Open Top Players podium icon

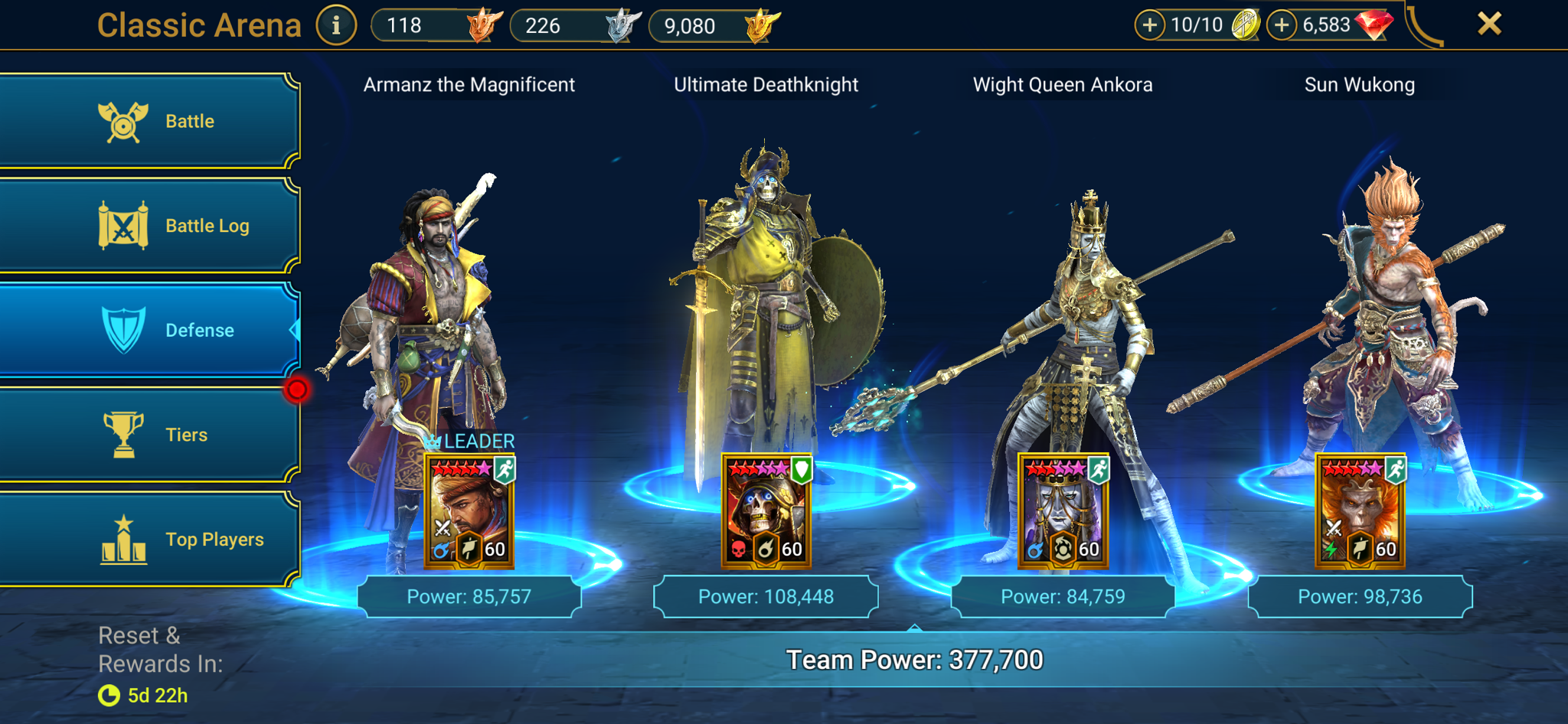[122, 538]
